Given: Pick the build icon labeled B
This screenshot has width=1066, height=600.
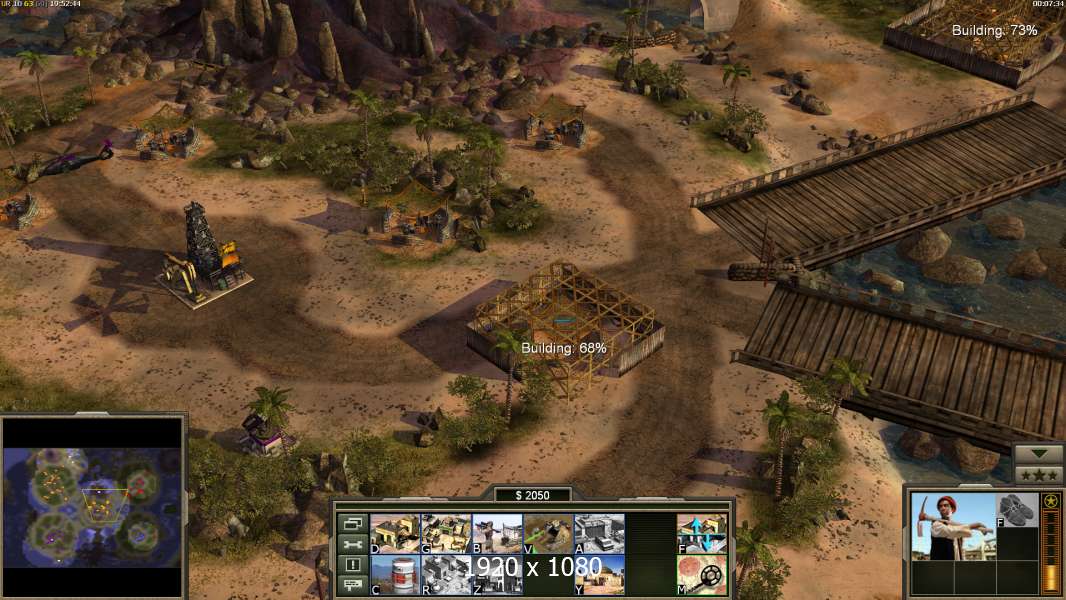Looking at the screenshot, I should 497,533.
